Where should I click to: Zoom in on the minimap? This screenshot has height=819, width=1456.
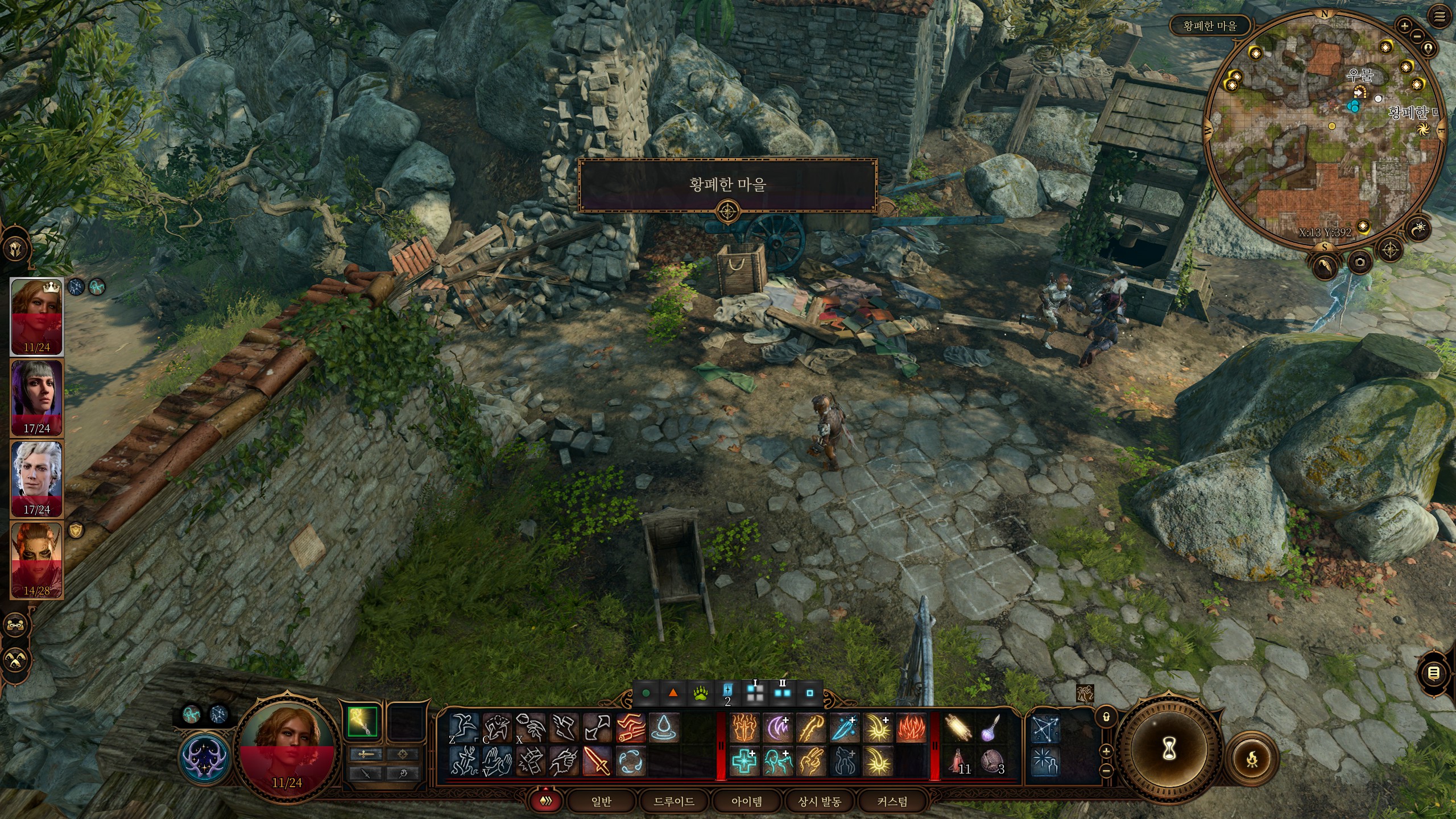click(1405, 26)
